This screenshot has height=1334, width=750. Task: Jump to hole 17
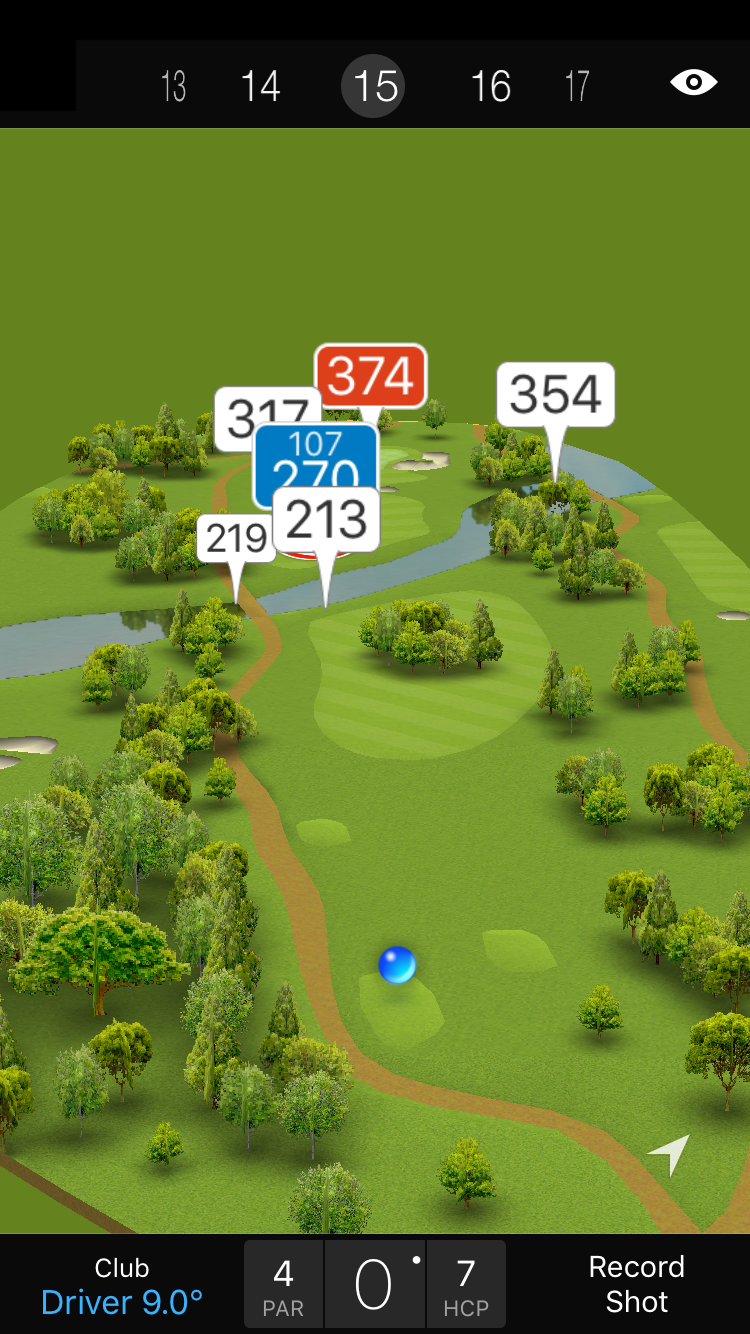577,87
